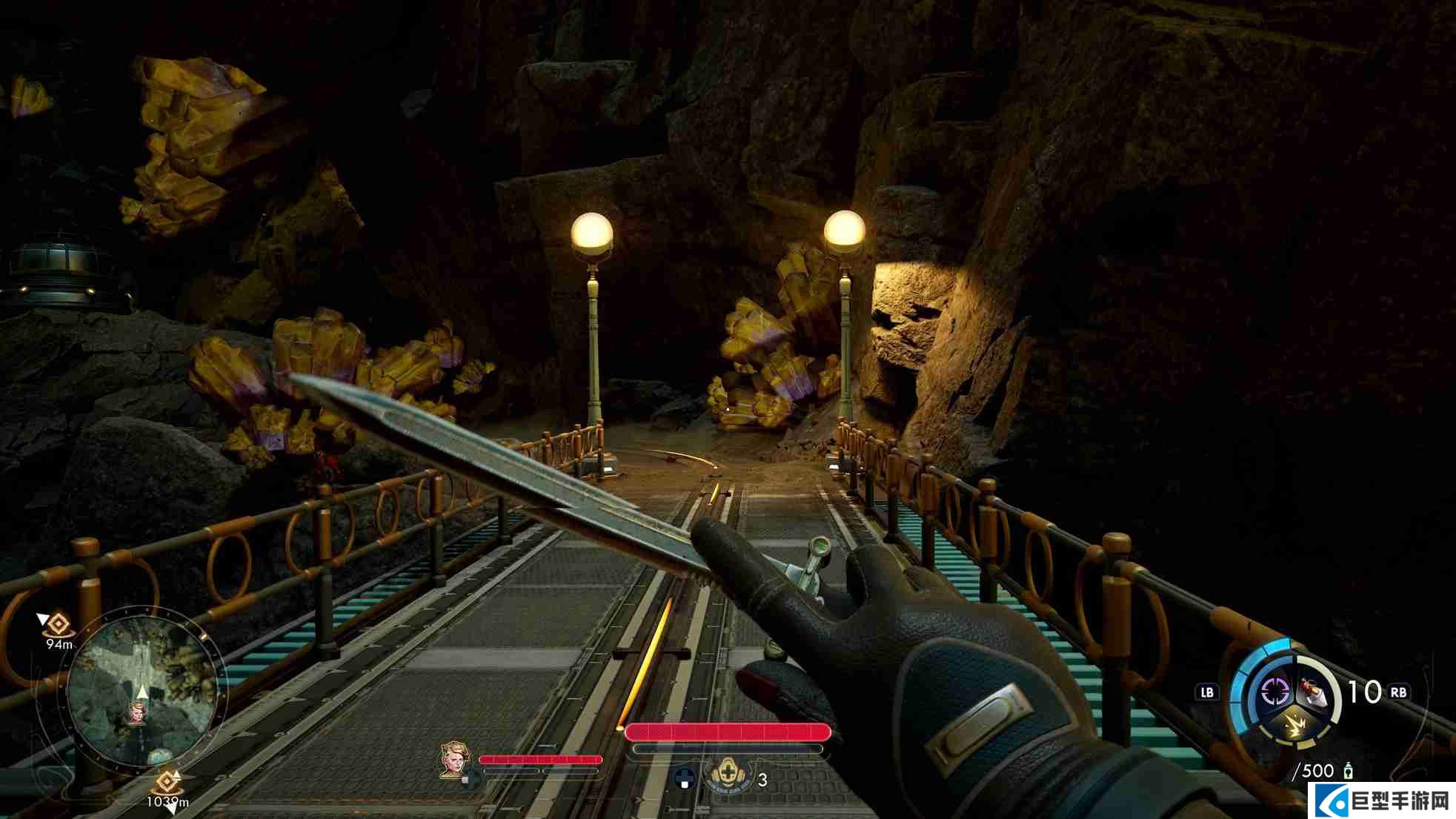Image resolution: width=1456 pixels, height=819 pixels.
Task: Click the companion portrait beside the health bar
Action: [455, 760]
